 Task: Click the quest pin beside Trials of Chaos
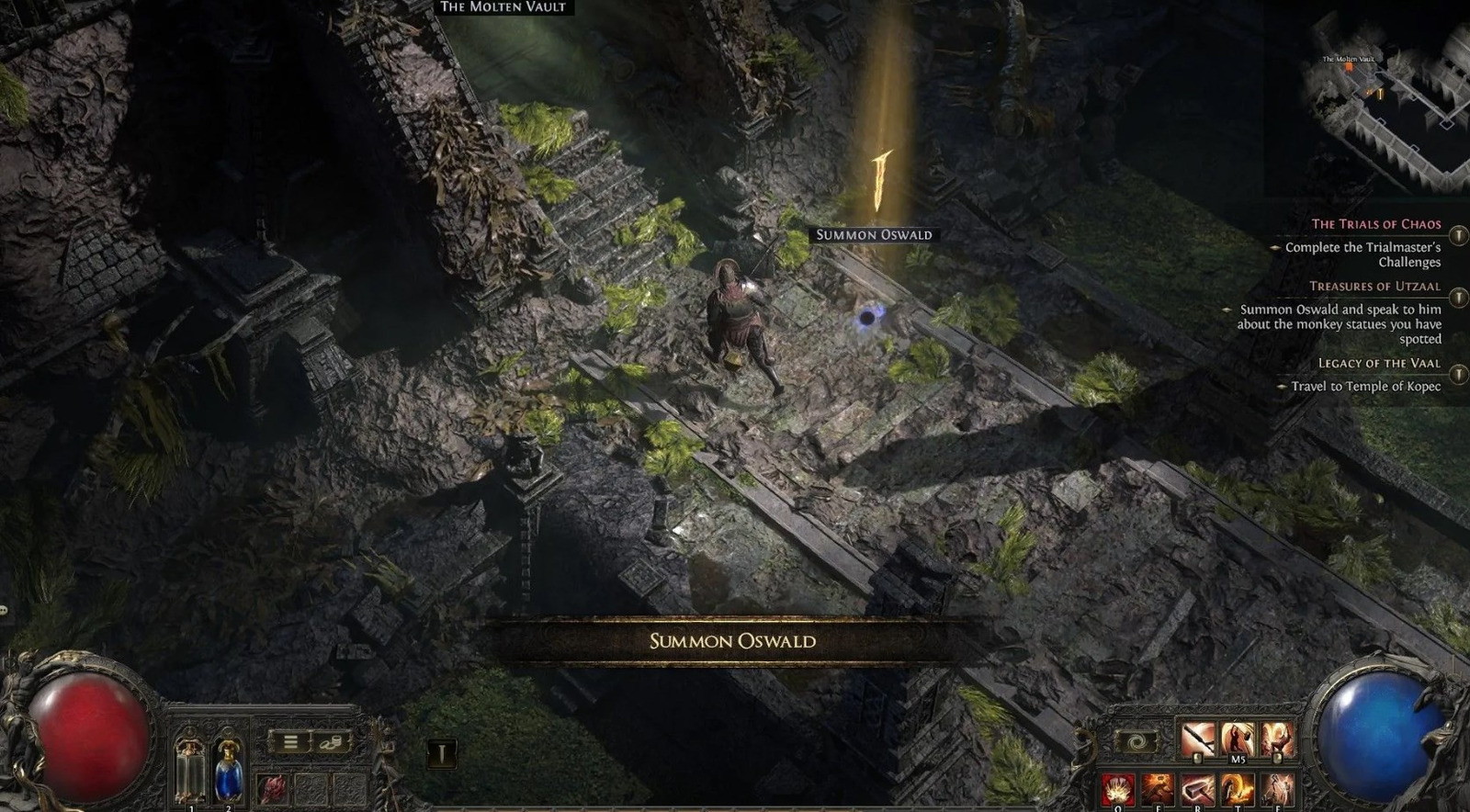[1458, 235]
